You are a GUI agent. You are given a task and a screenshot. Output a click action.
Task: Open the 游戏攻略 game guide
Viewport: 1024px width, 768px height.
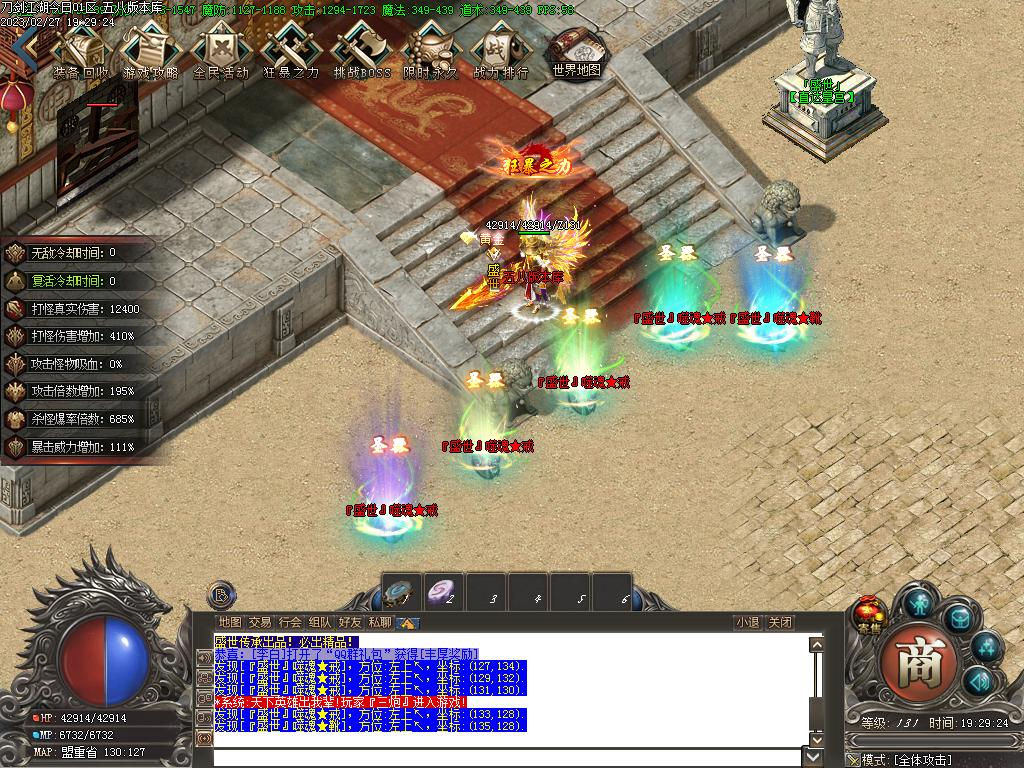151,48
